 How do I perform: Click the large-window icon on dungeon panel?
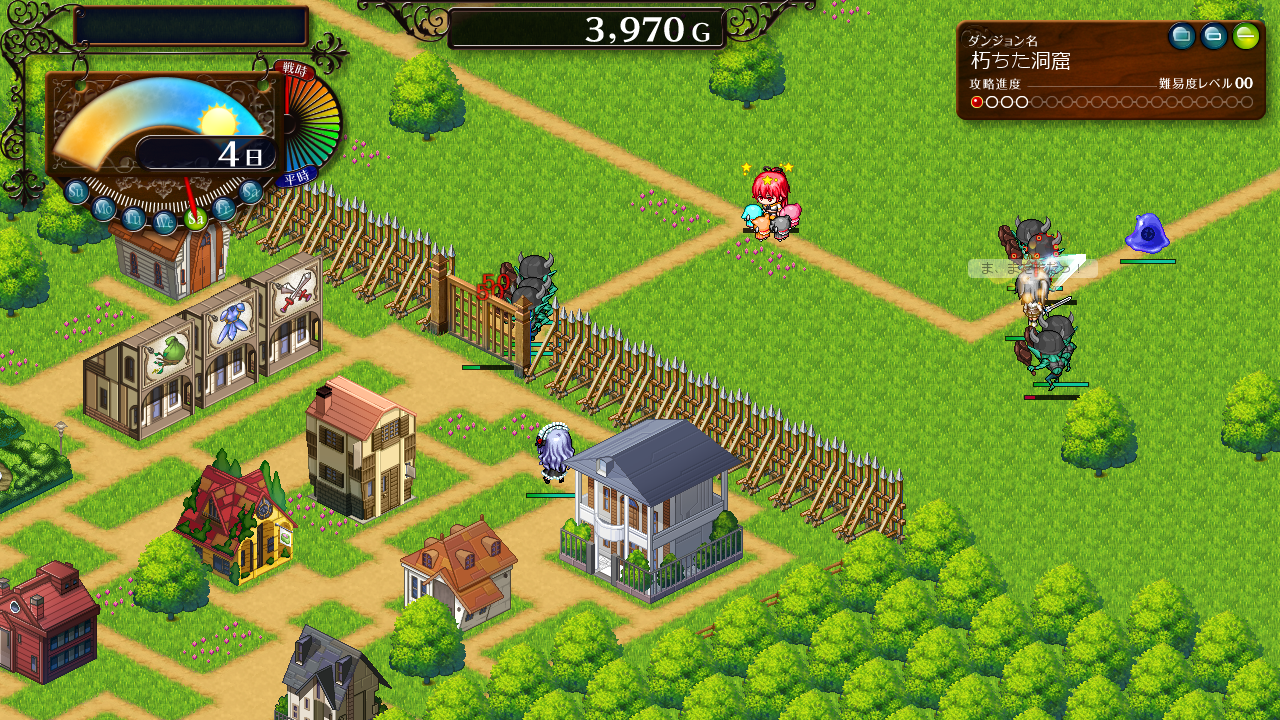tap(1182, 37)
